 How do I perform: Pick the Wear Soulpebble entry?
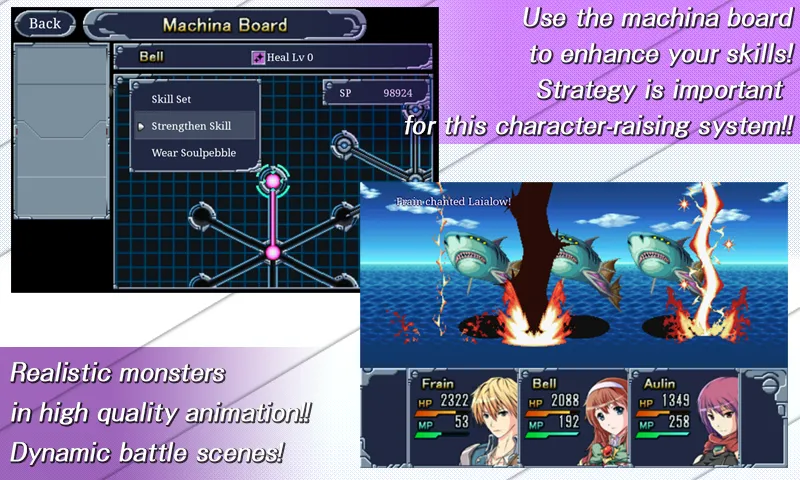pyautogui.click(x=193, y=153)
